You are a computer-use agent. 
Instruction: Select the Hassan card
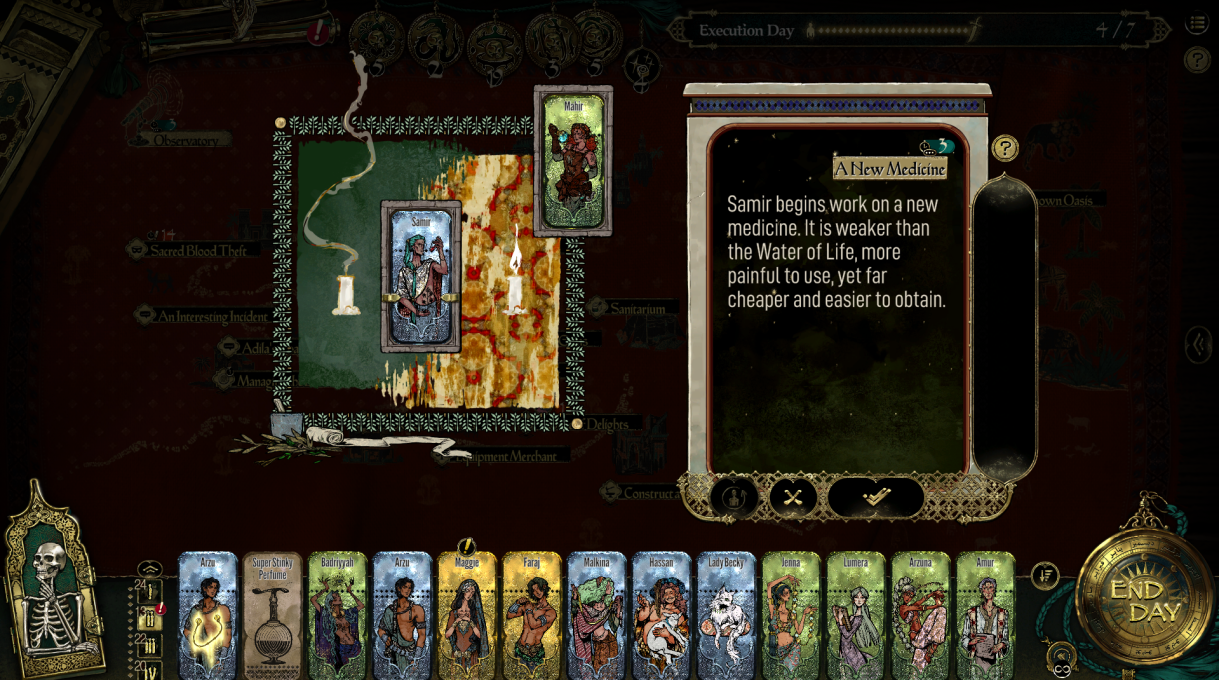click(661, 615)
